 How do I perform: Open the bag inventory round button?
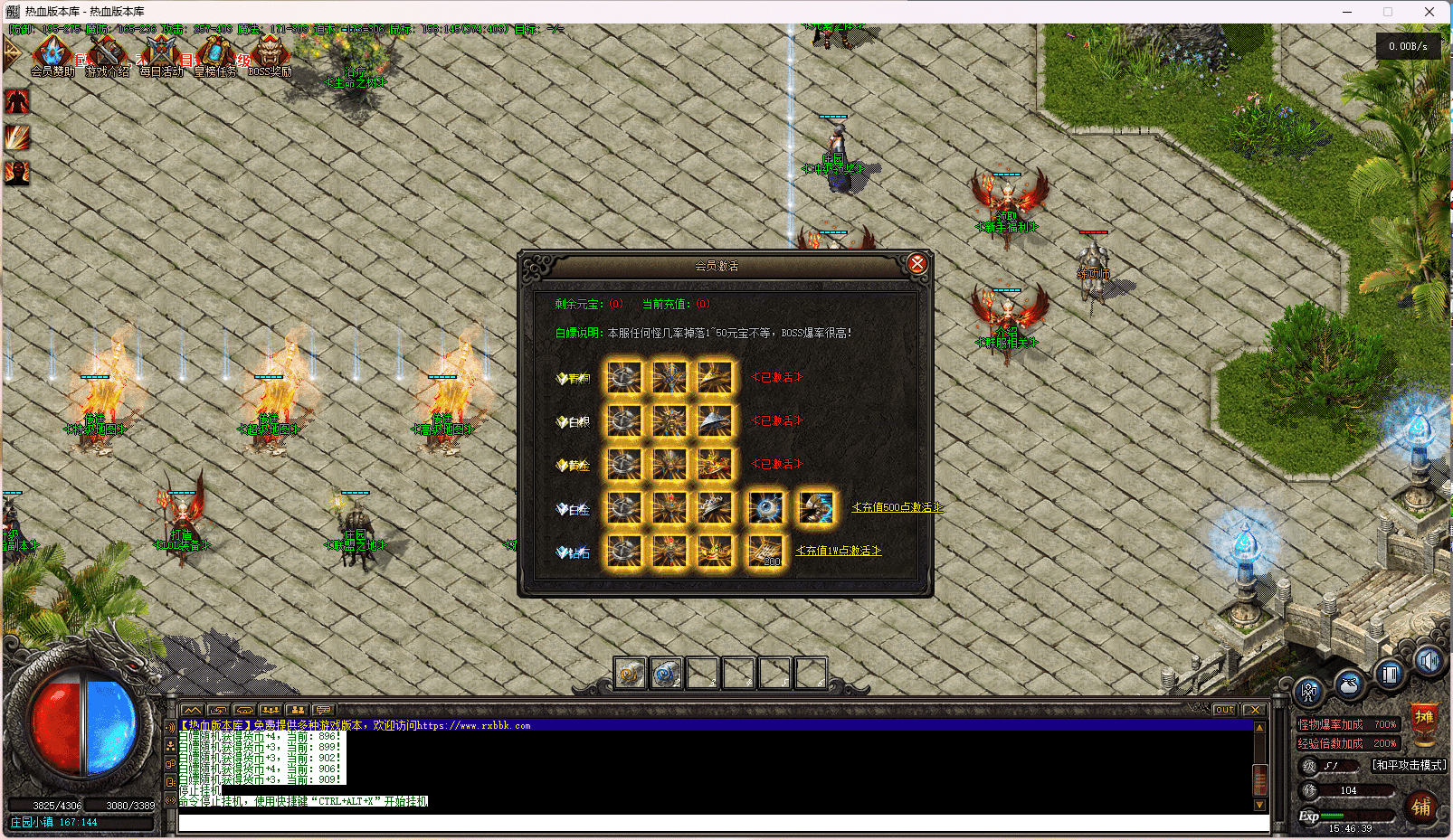[1349, 684]
